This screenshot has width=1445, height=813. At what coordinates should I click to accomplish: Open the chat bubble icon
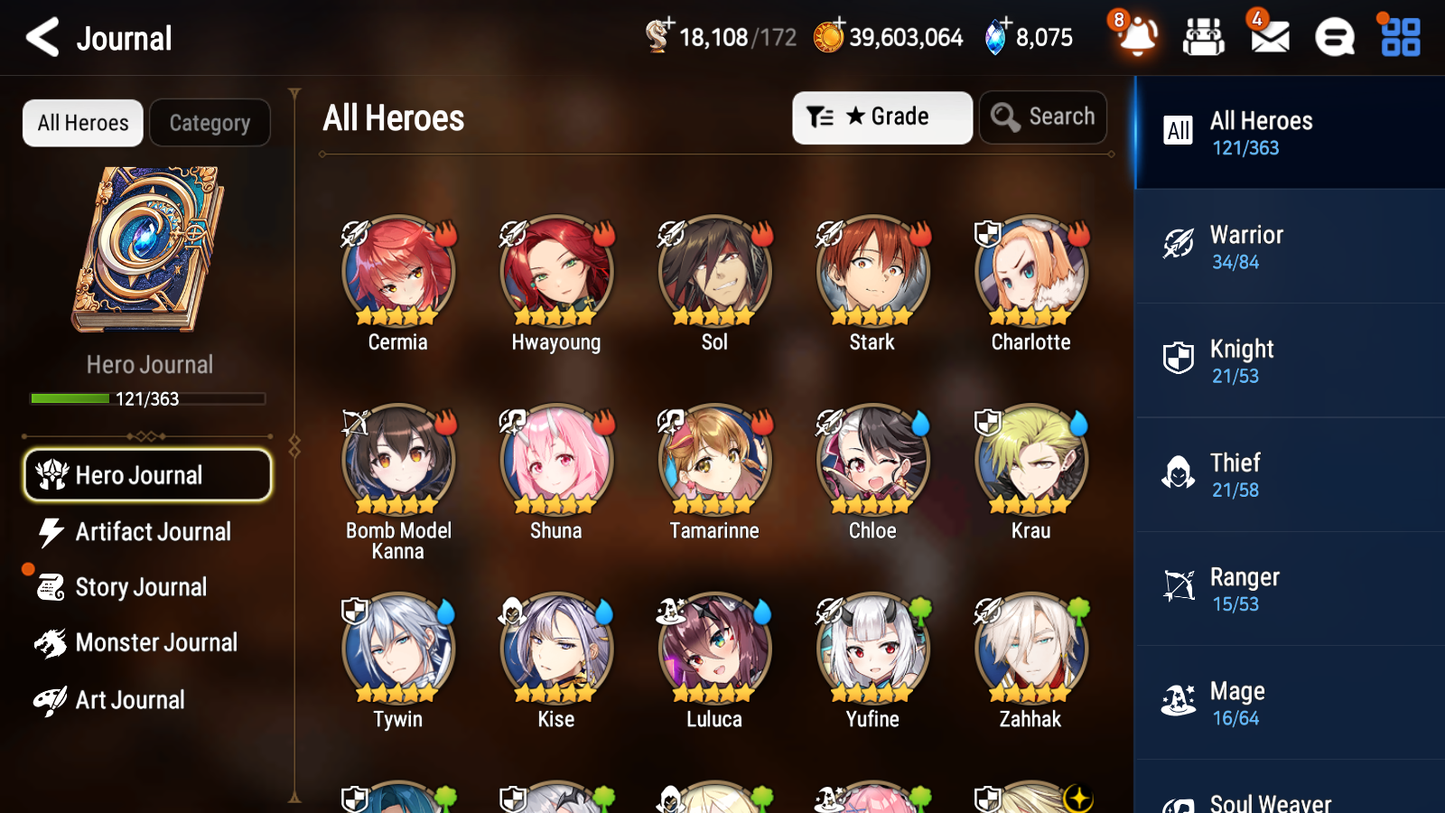1333,37
